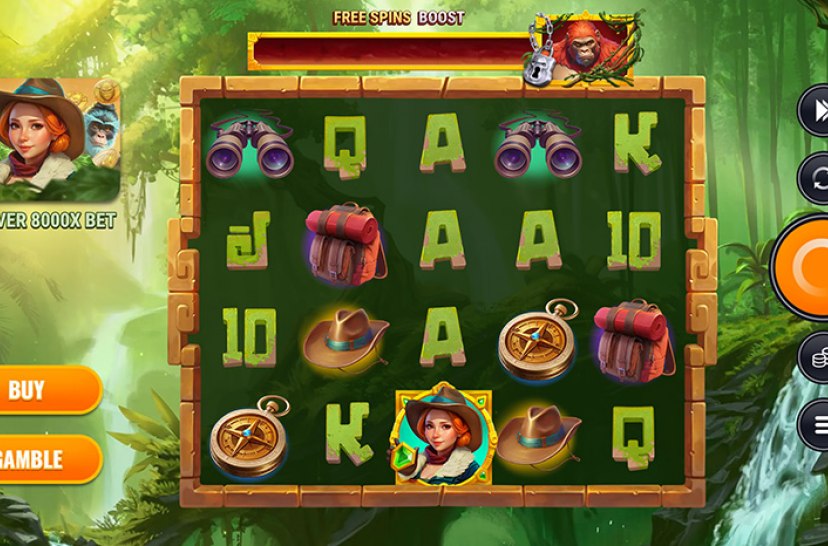The height and width of the screenshot is (546, 828).
Task: Toggle turbo fast-forward spin mode
Action: pyautogui.click(x=814, y=112)
